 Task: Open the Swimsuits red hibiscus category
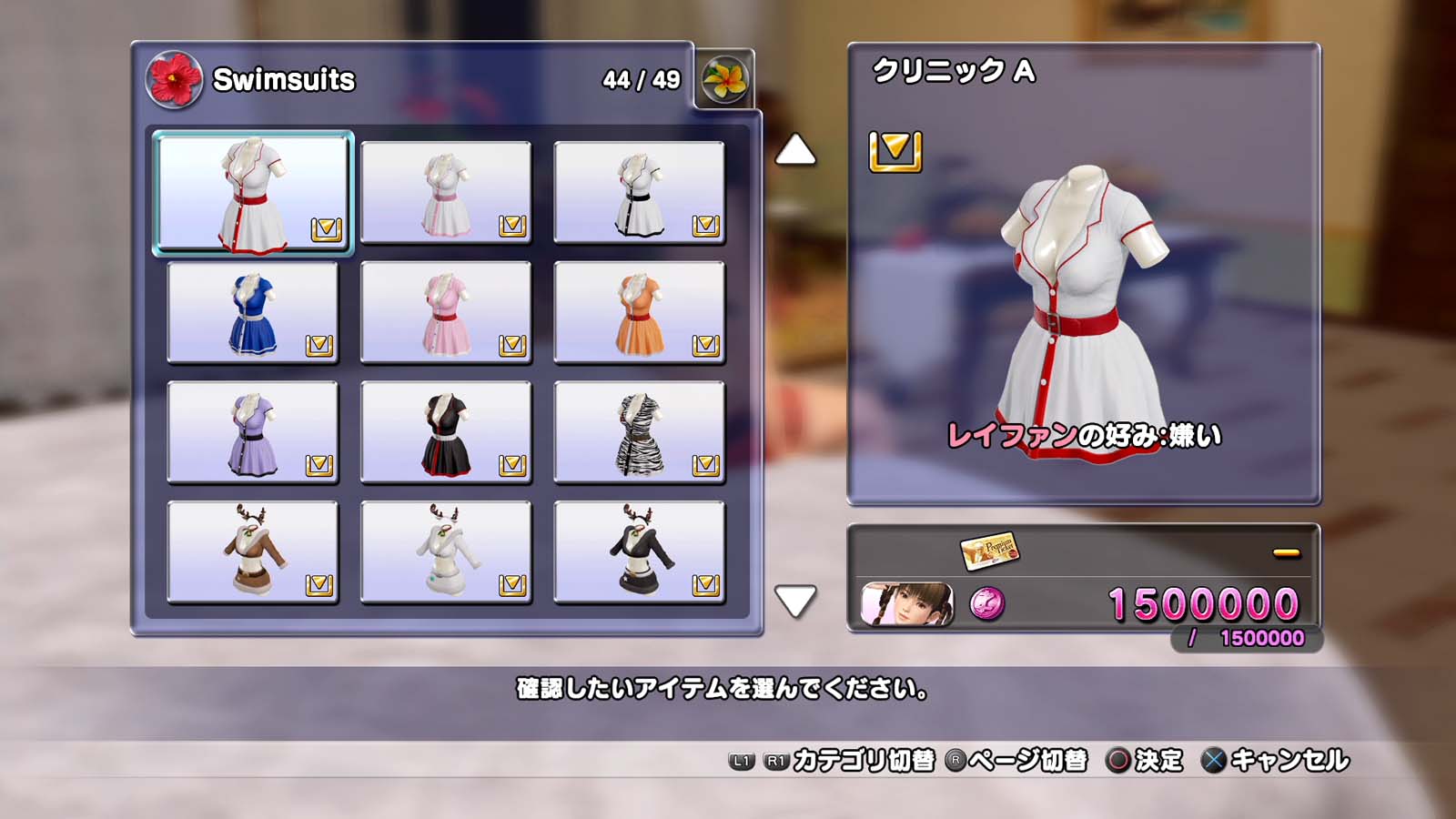point(174,79)
